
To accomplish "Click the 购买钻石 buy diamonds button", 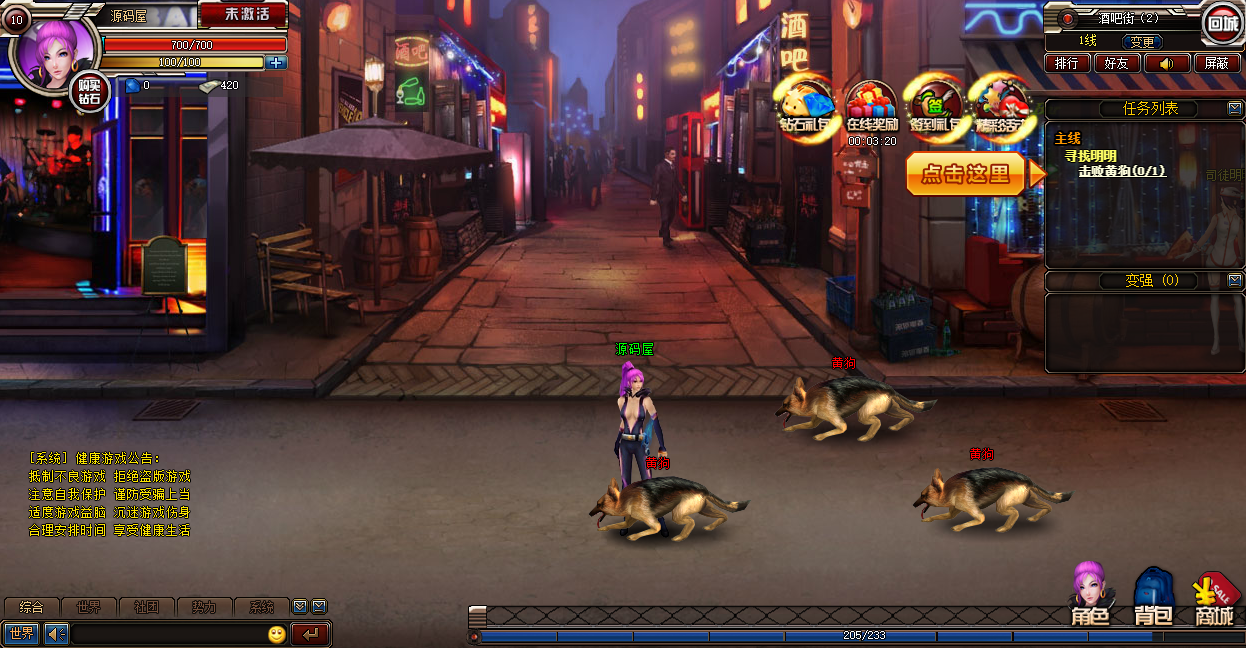I will 89,93.
